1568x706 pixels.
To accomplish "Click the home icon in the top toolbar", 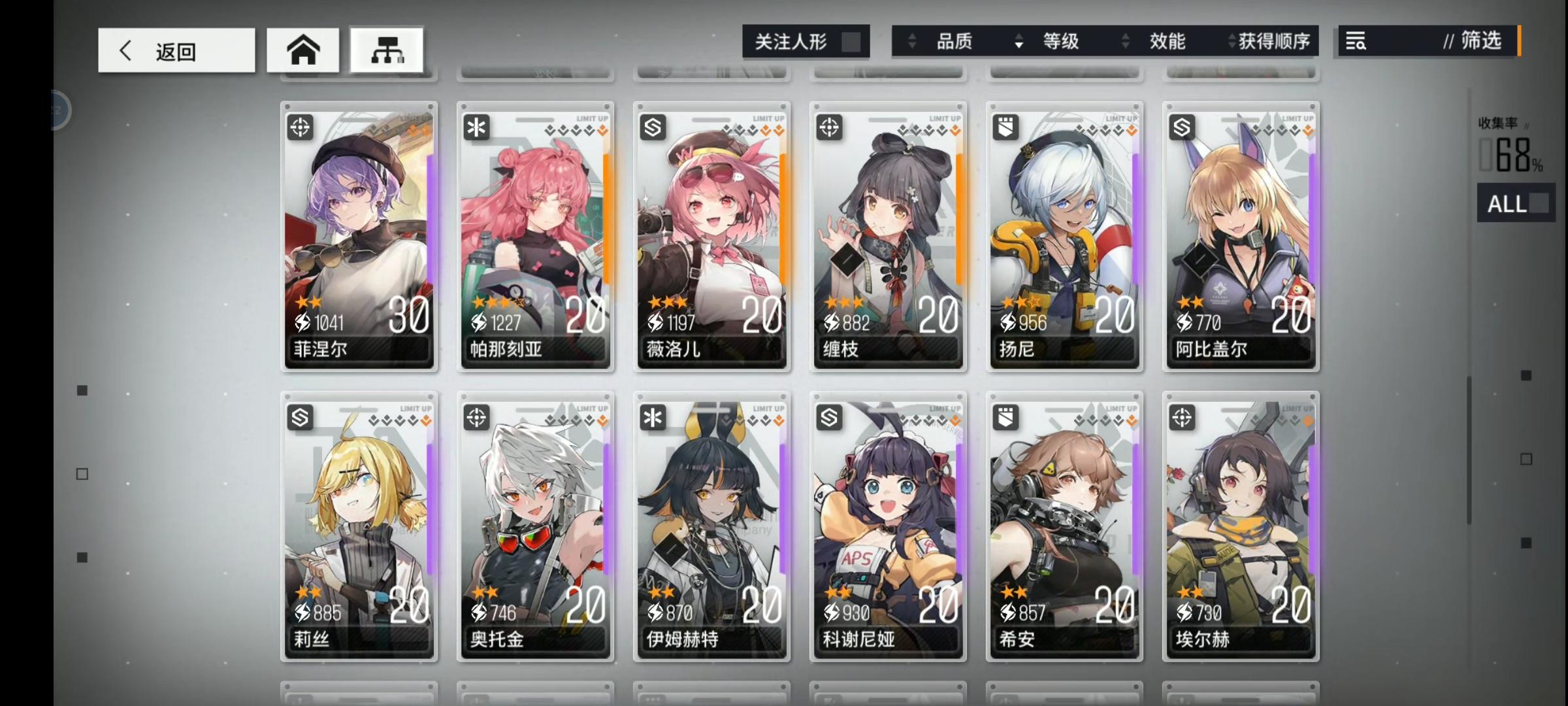I will tap(303, 49).
